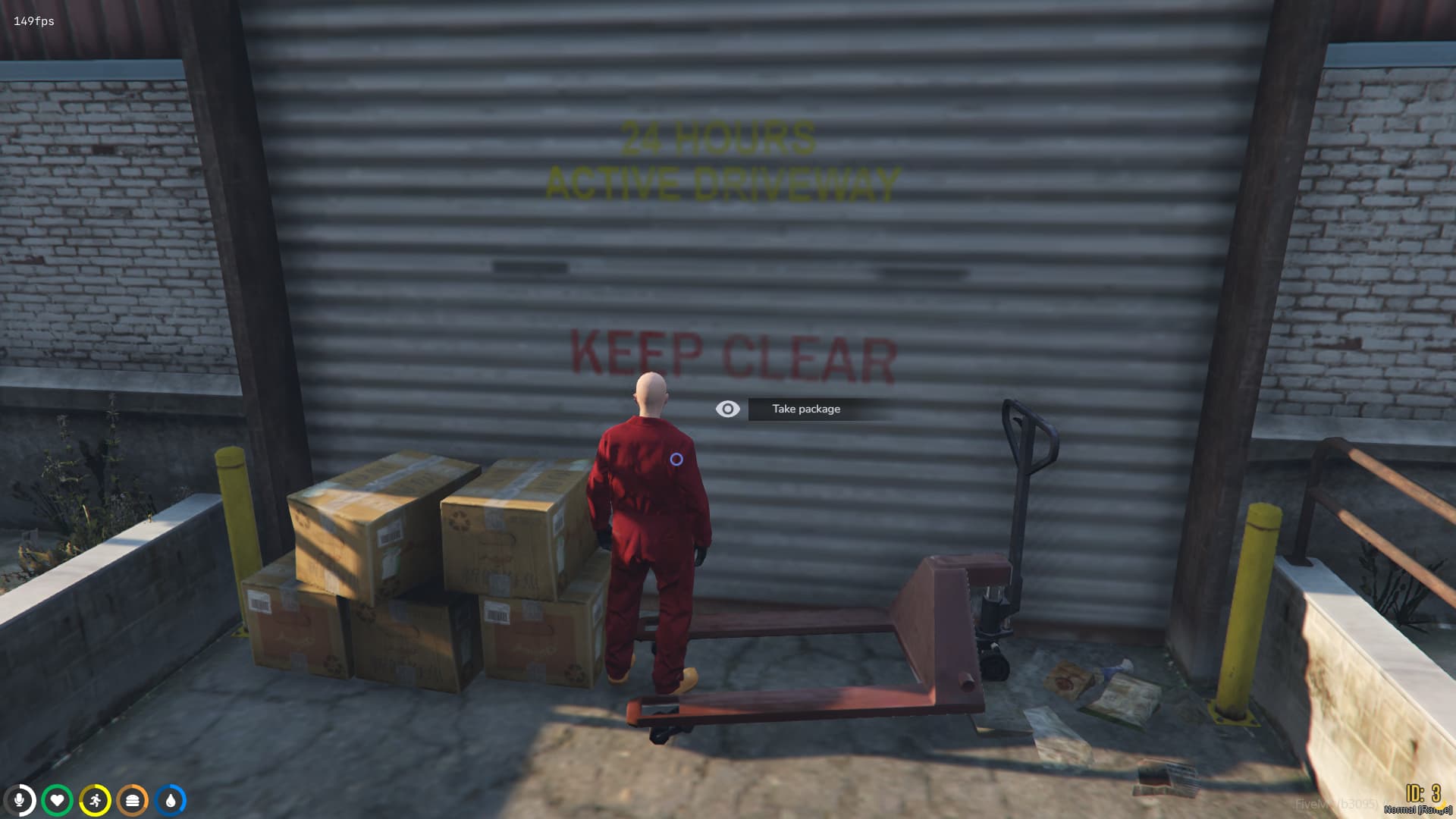Screen dimensions: 1456x819
Task: Select the green health heart icon
Action: (58, 799)
